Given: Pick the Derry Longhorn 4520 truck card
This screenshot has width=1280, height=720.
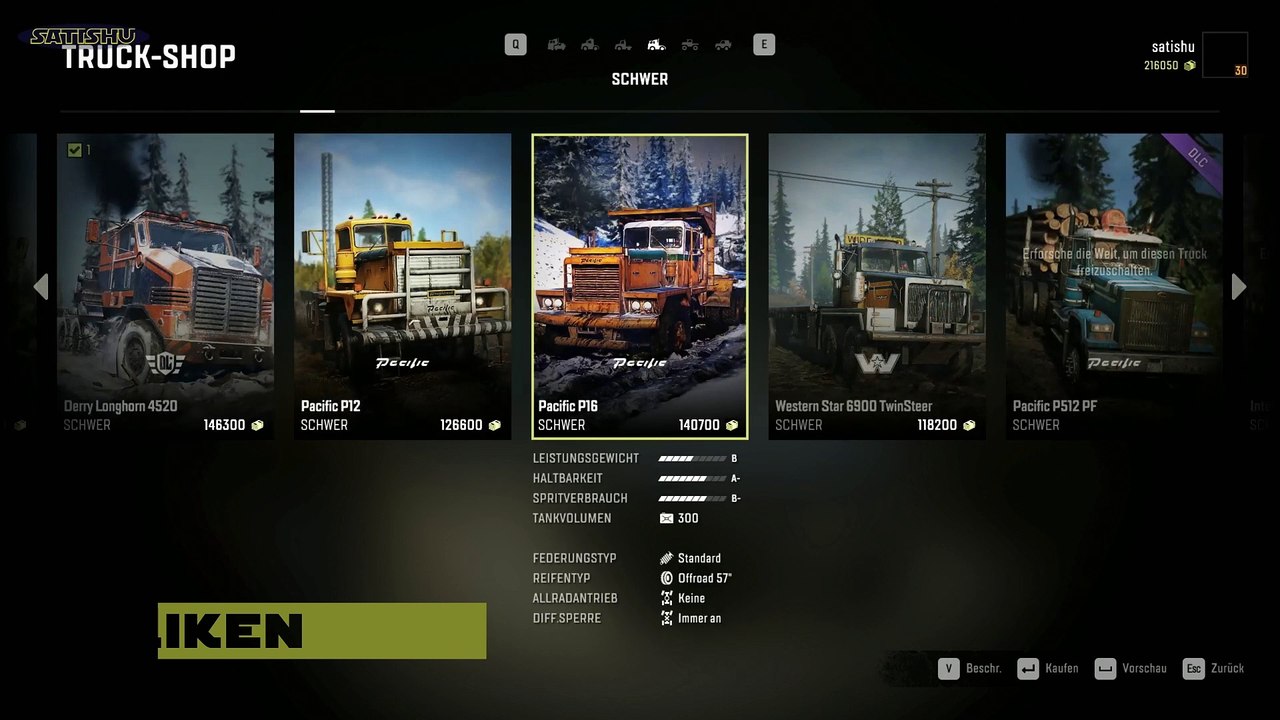Looking at the screenshot, I should click(x=165, y=286).
